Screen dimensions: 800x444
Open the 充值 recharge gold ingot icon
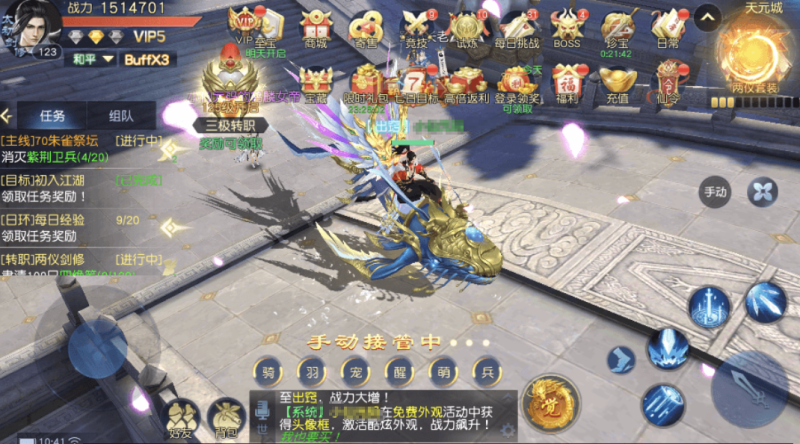coord(618,80)
